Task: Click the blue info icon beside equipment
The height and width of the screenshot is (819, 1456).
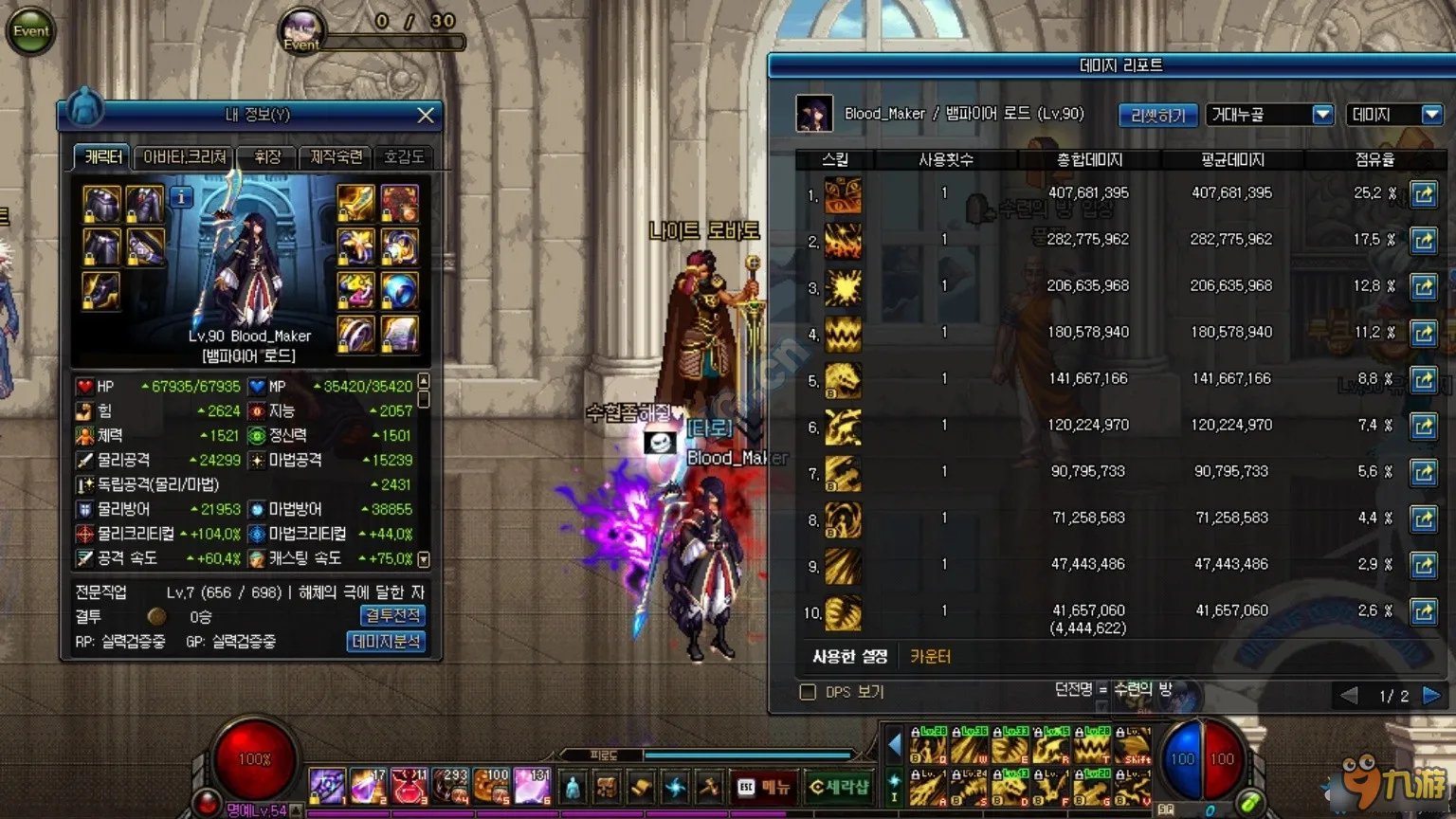Action: pyautogui.click(x=180, y=197)
